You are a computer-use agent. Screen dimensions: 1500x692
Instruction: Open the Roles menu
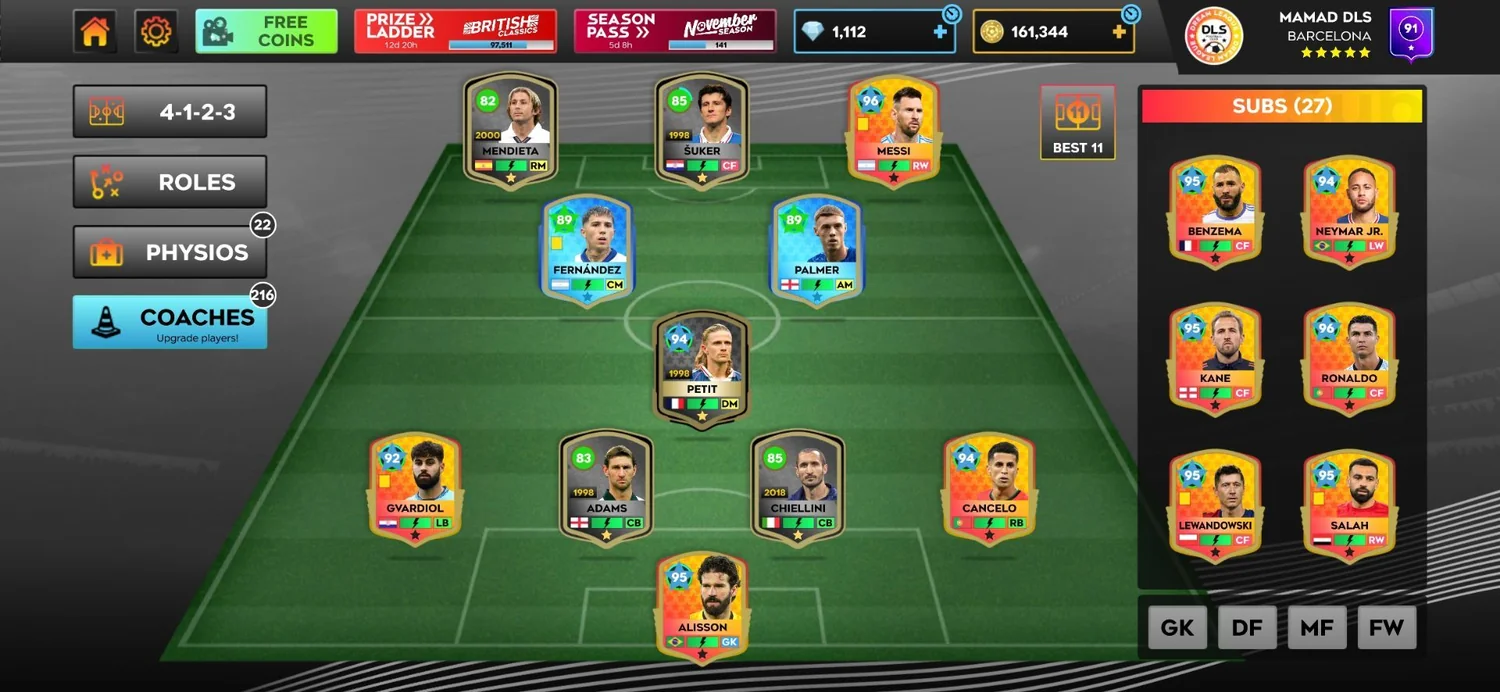(170, 182)
